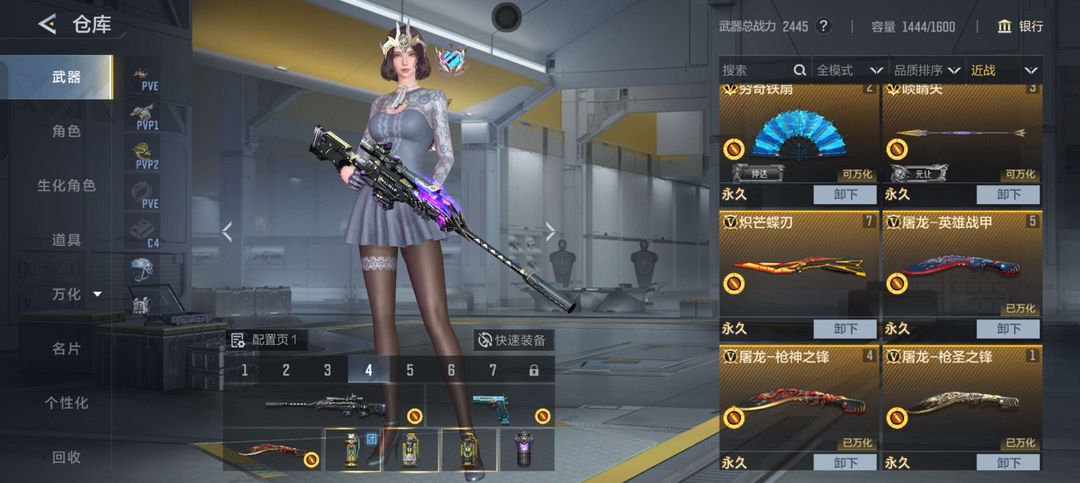Viewport: 1080px width, 483px height.
Task: Select the 道具 tab
Action: pos(66,240)
